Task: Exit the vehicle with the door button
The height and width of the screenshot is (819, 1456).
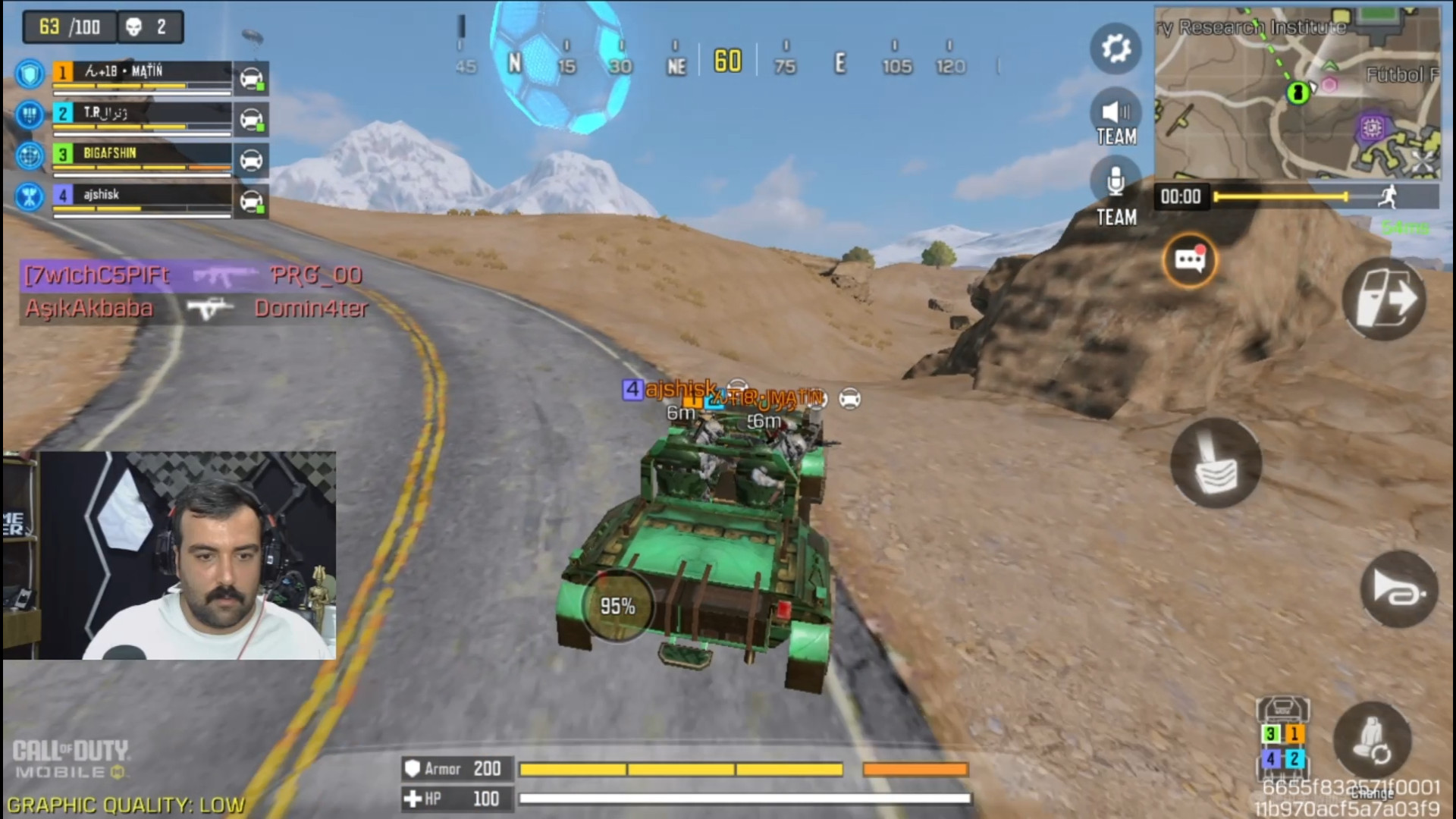Action: [x=1383, y=299]
